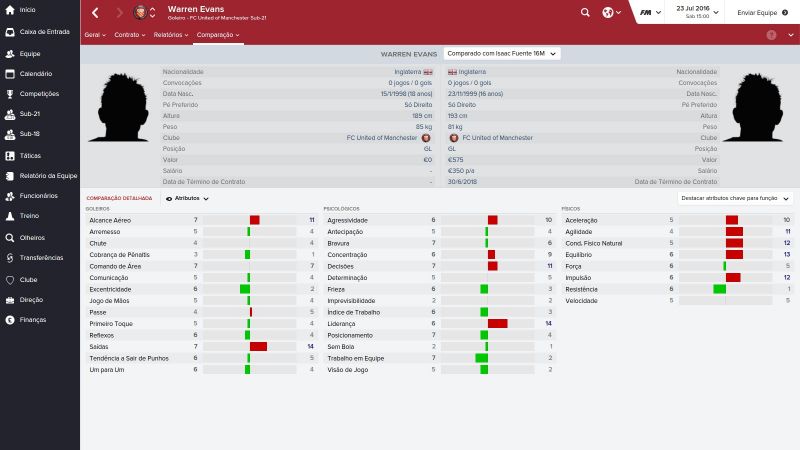Open the search magnifier icon
Image resolution: width=800 pixels, height=450 pixels.
point(585,13)
